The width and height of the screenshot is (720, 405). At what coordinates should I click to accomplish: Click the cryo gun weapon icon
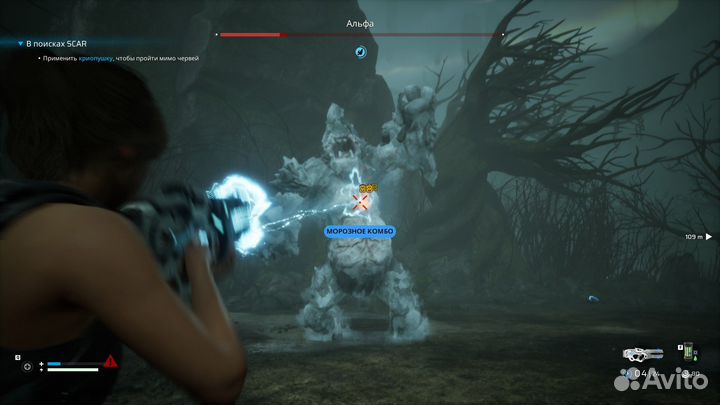click(x=640, y=353)
